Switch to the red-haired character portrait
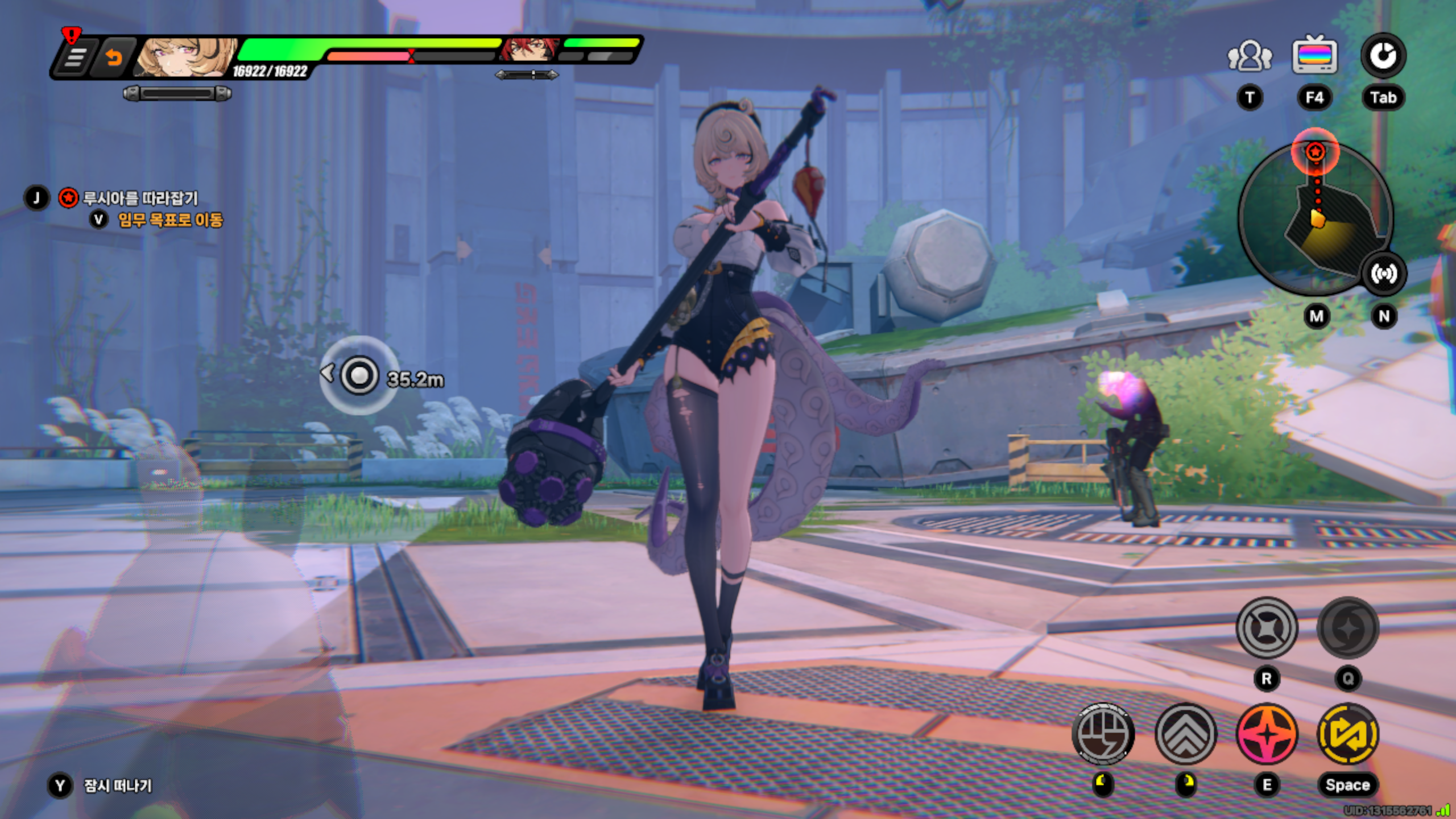1456x819 pixels. pyautogui.click(x=528, y=50)
